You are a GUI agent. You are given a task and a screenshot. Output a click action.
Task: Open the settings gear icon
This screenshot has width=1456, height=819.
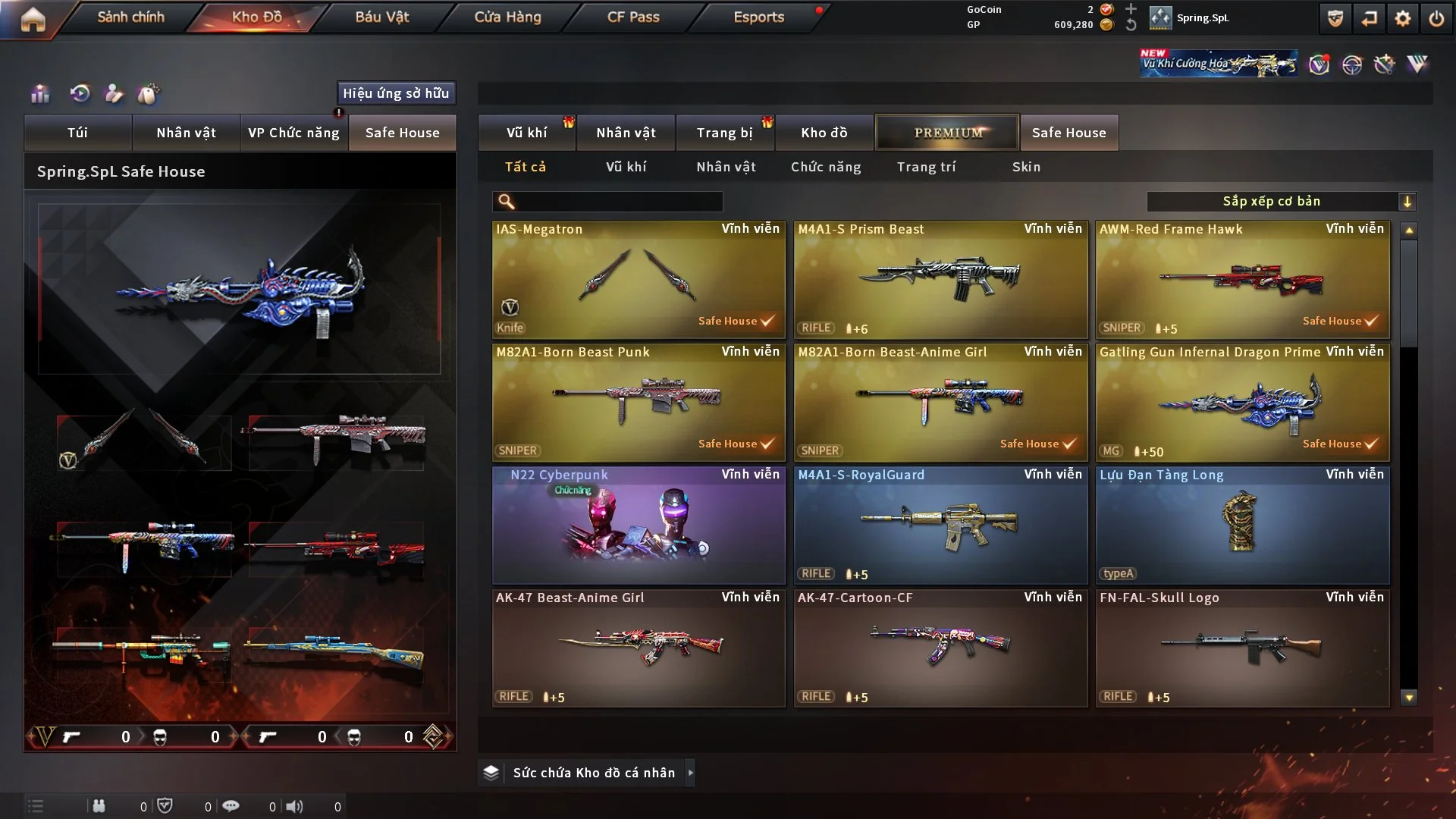click(x=1402, y=18)
